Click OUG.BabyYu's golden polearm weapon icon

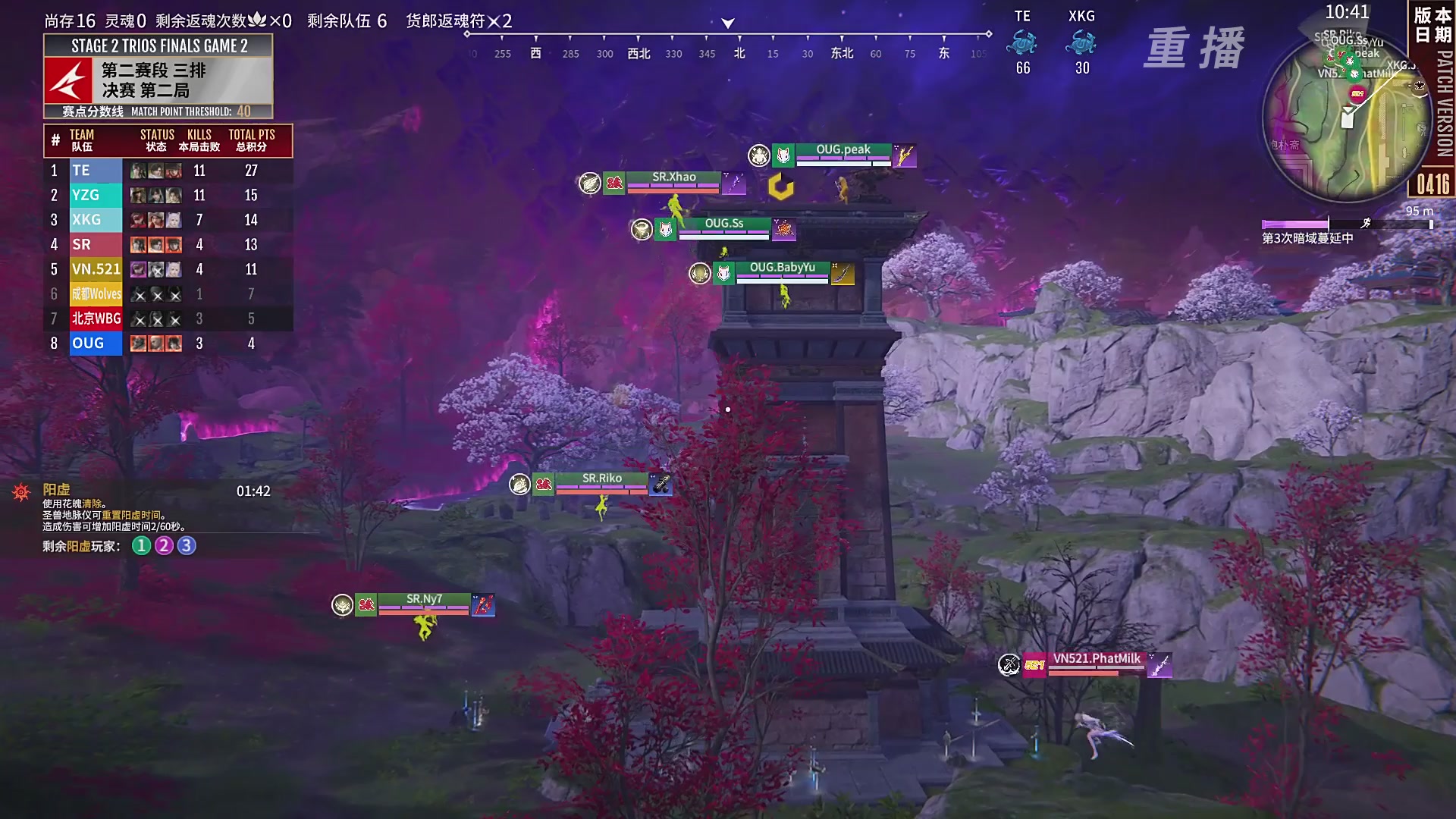pos(844,275)
